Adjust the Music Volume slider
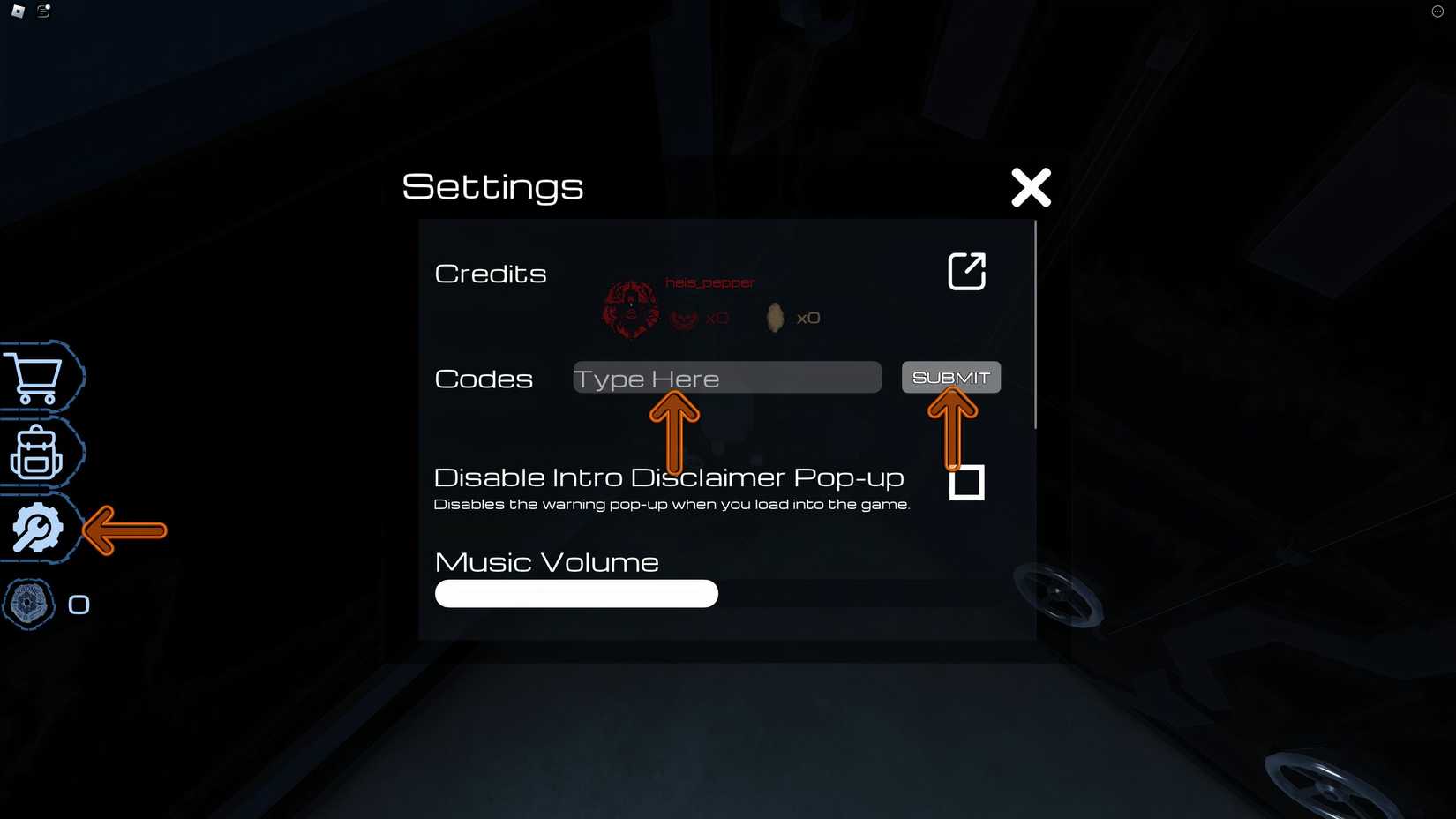This screenshot has width=1456, height=819. click(575, 593)
